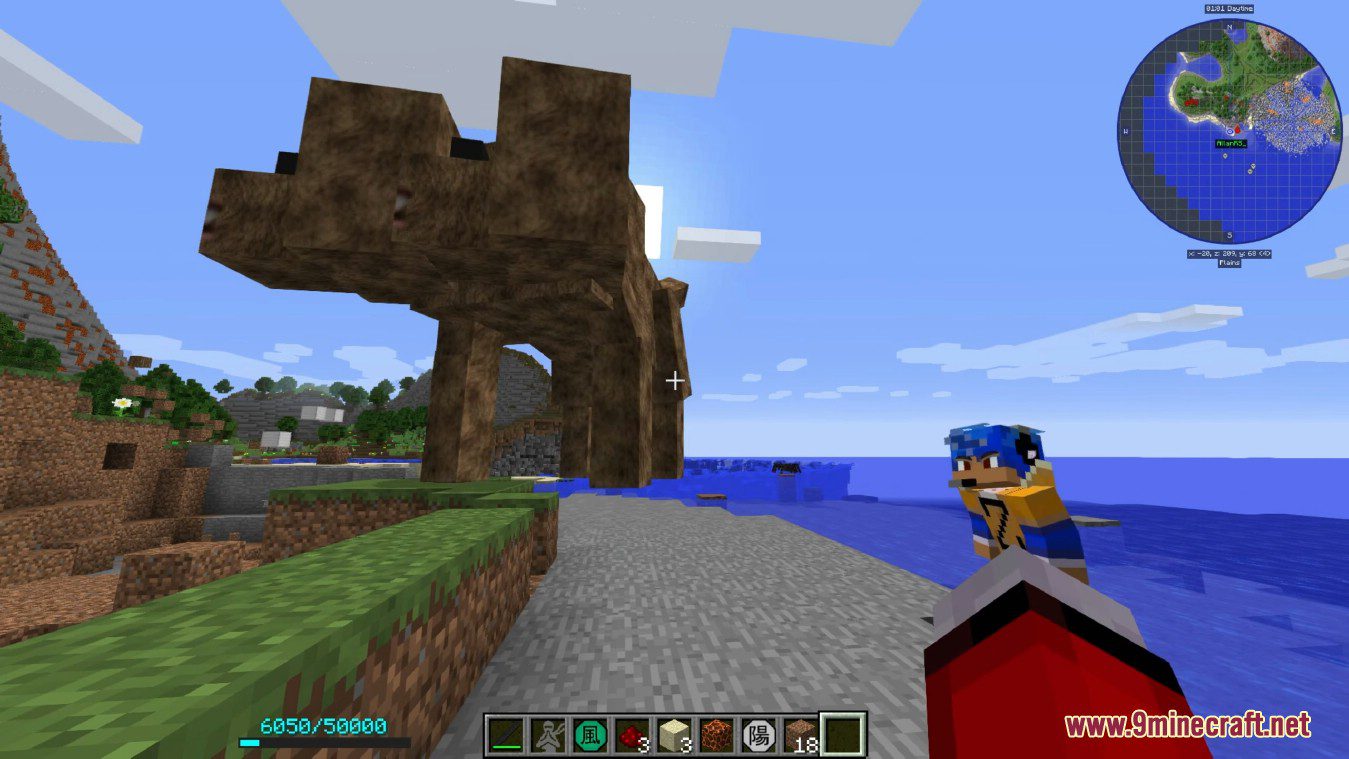This screenshot has width=1349, height=759.
Task: Click the 01:01 Daytime display above the minimap
Action: 1230,8
